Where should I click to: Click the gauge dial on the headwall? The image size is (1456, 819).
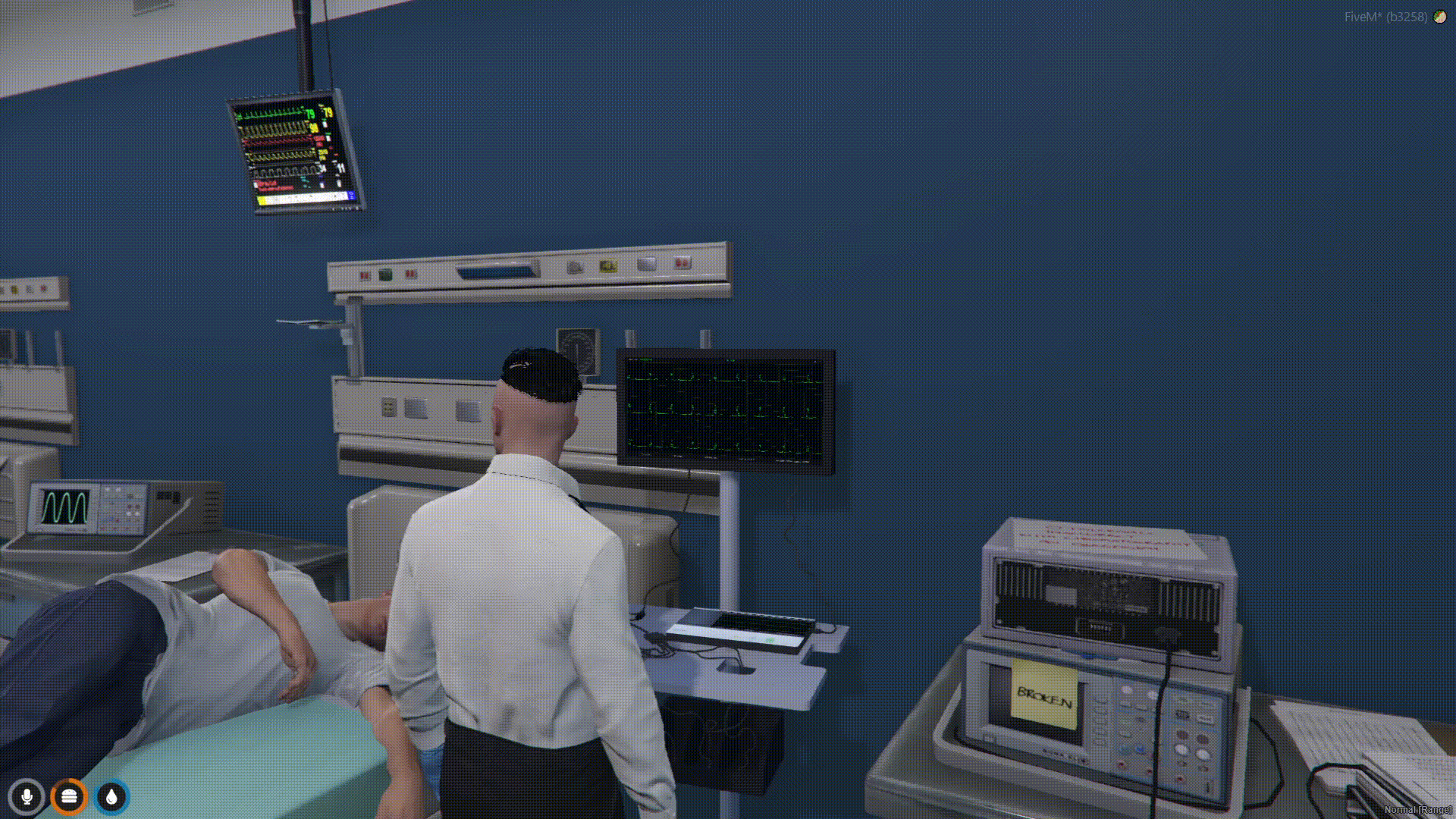pyautogui.click(x=577, y=349)
